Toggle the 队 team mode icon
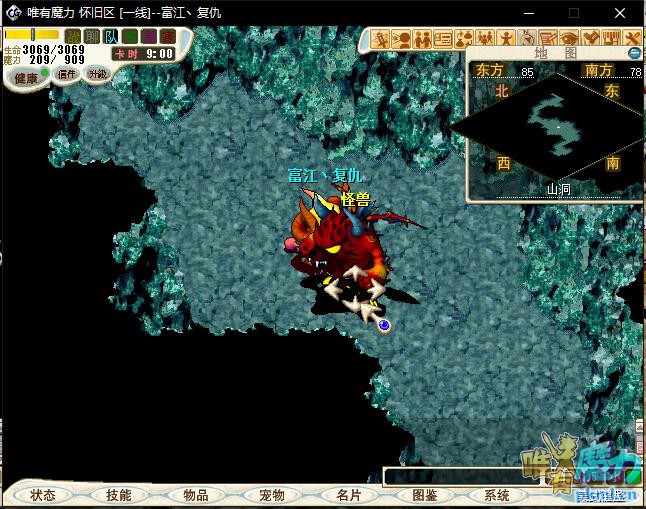Viewport: 646px width, 509px height. [111, 37]
